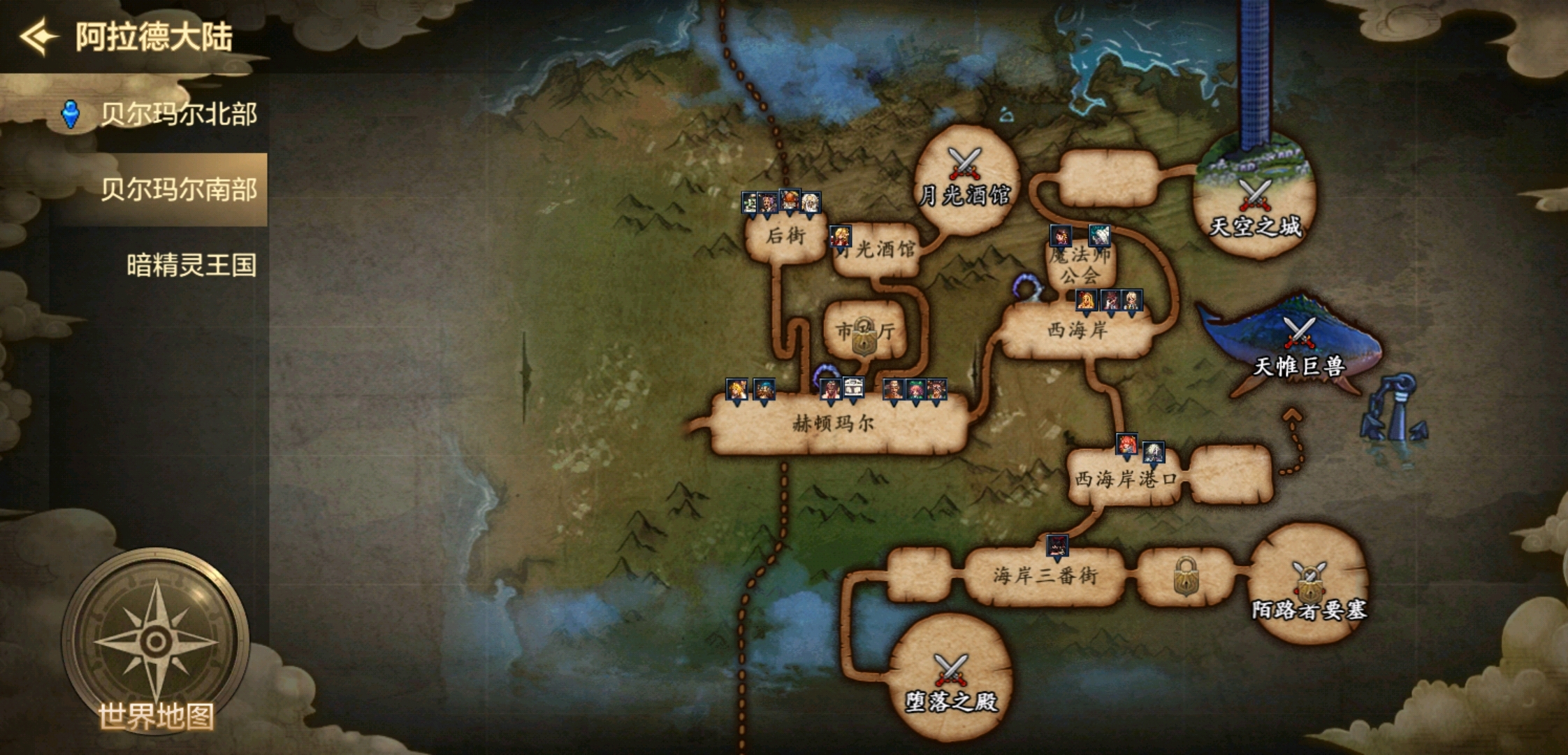1568x755 pixels.
Task: Click the padlocked node beside 海岸三番街
Action: (x=1186, y=577)
